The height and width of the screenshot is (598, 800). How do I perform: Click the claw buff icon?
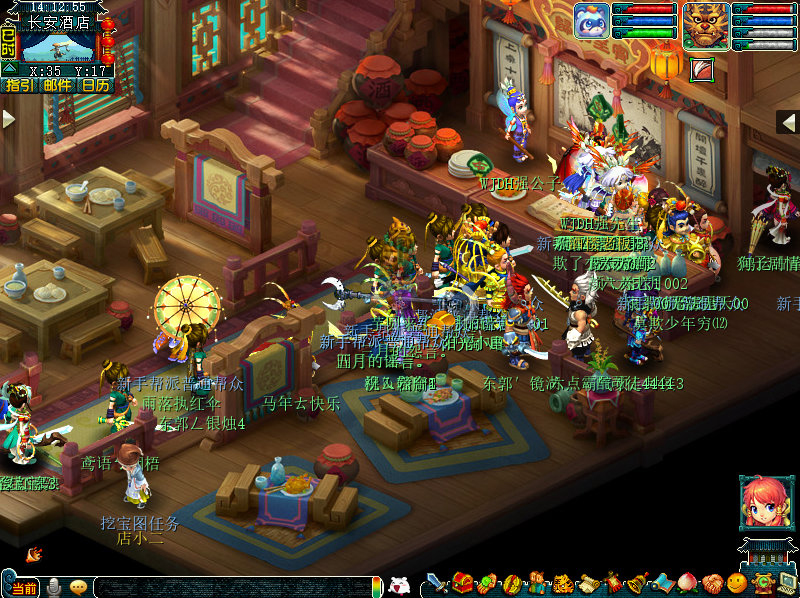tap(703, 69)
